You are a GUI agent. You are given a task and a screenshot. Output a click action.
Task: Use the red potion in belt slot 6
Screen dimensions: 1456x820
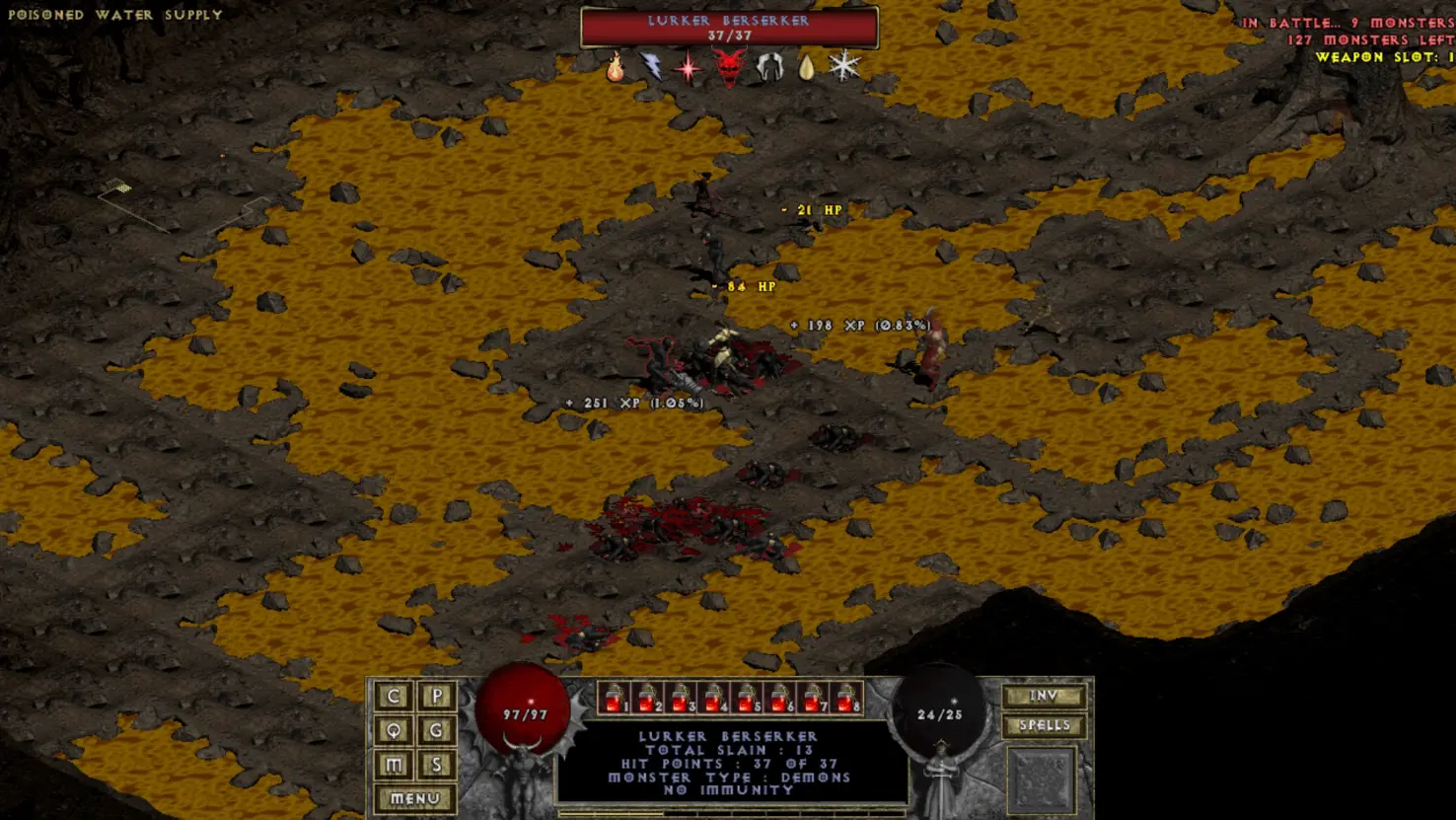(780, 698)
